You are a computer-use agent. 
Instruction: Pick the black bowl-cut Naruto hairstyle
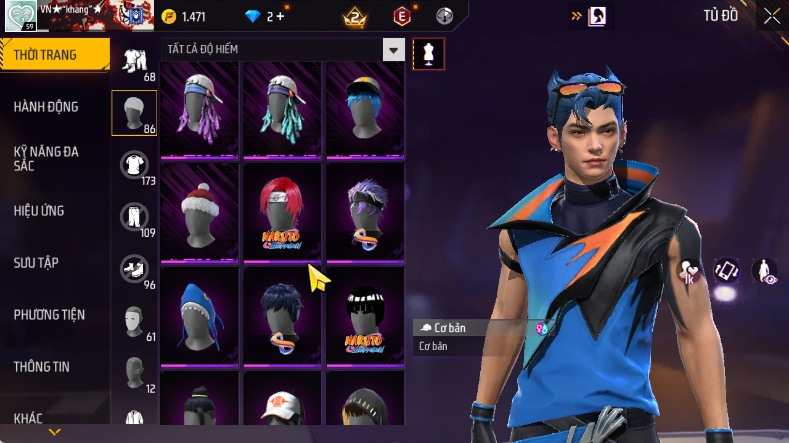(365, 313)
